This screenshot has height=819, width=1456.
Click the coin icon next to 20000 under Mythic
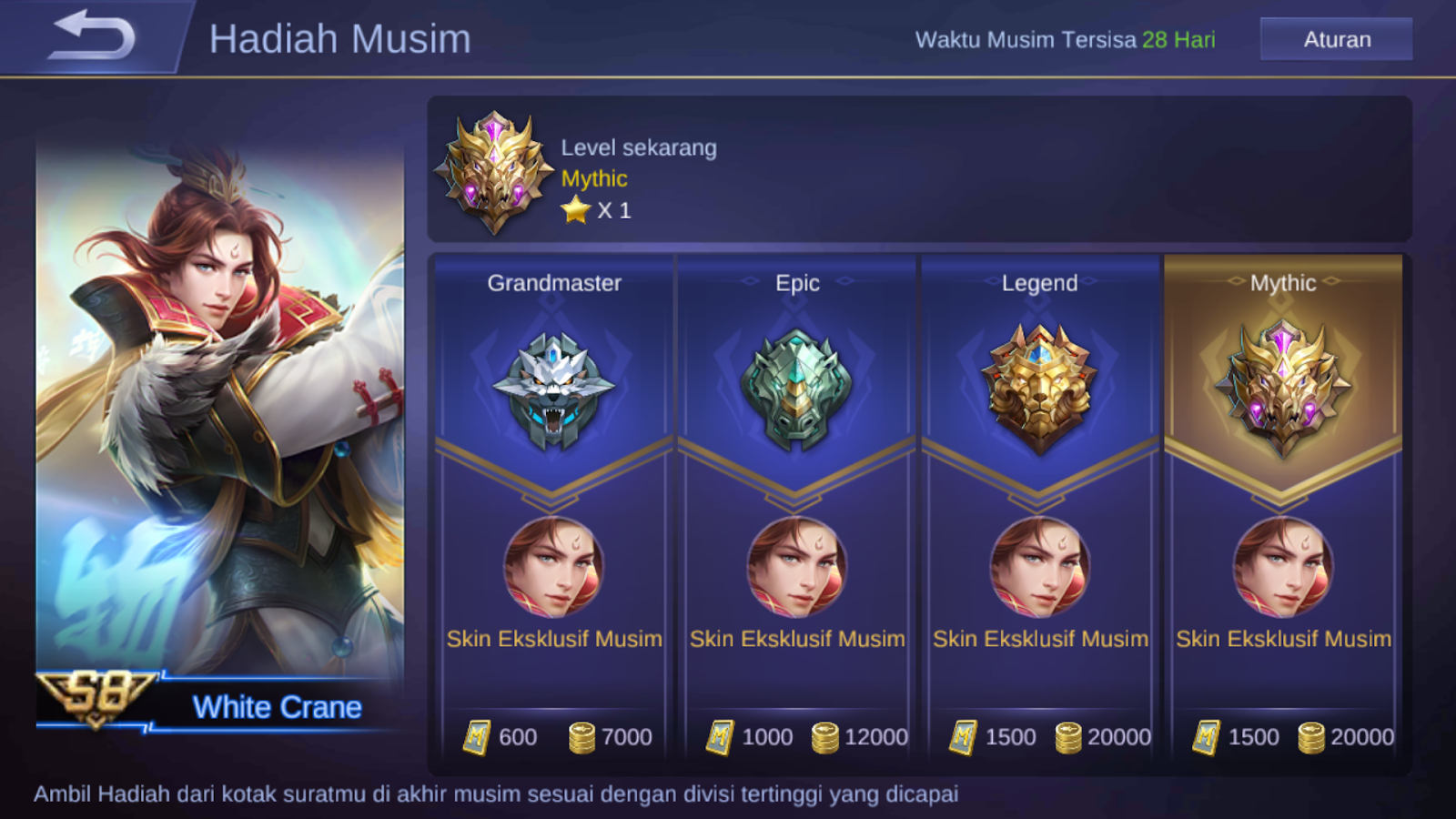pos(1313,737)
